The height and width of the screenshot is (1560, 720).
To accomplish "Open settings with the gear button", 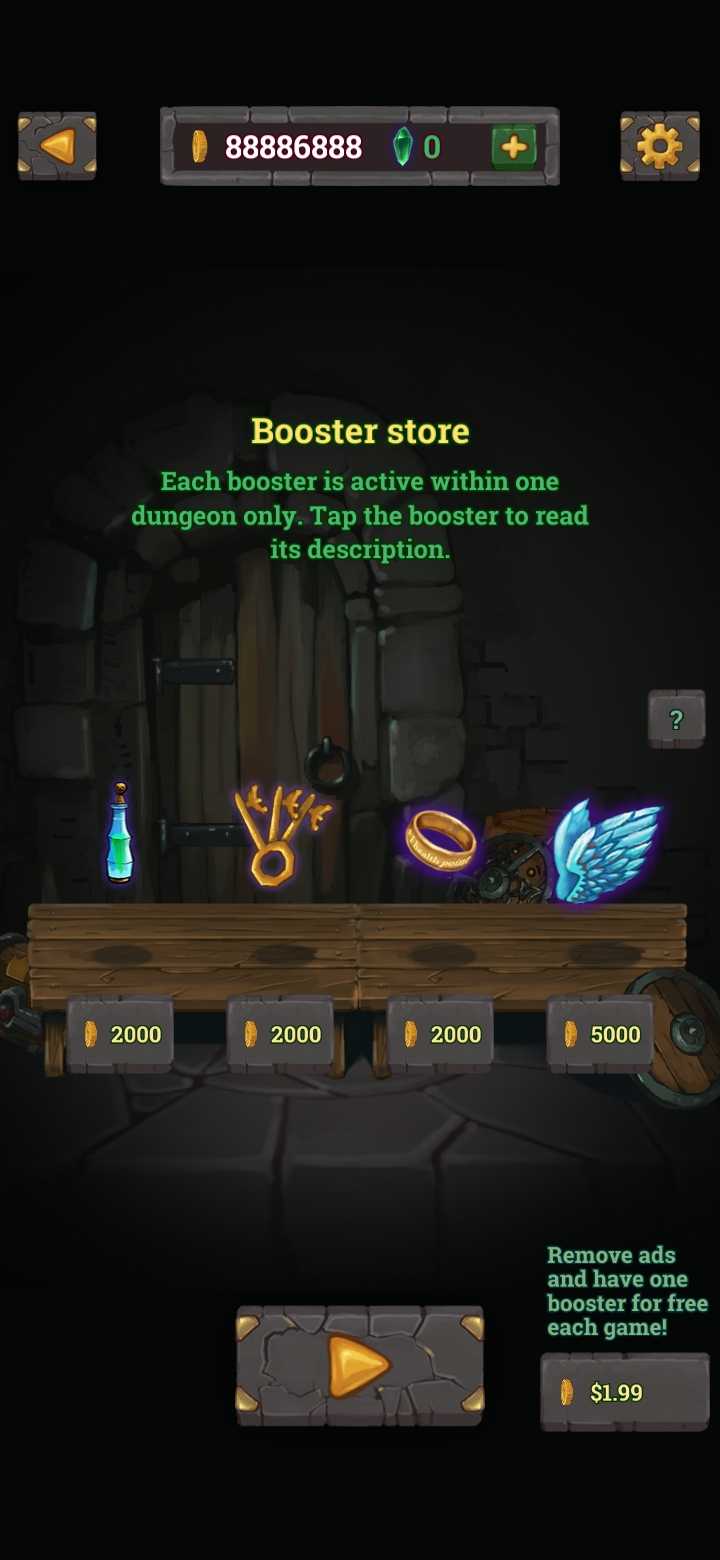I will (x=659, y=147).
